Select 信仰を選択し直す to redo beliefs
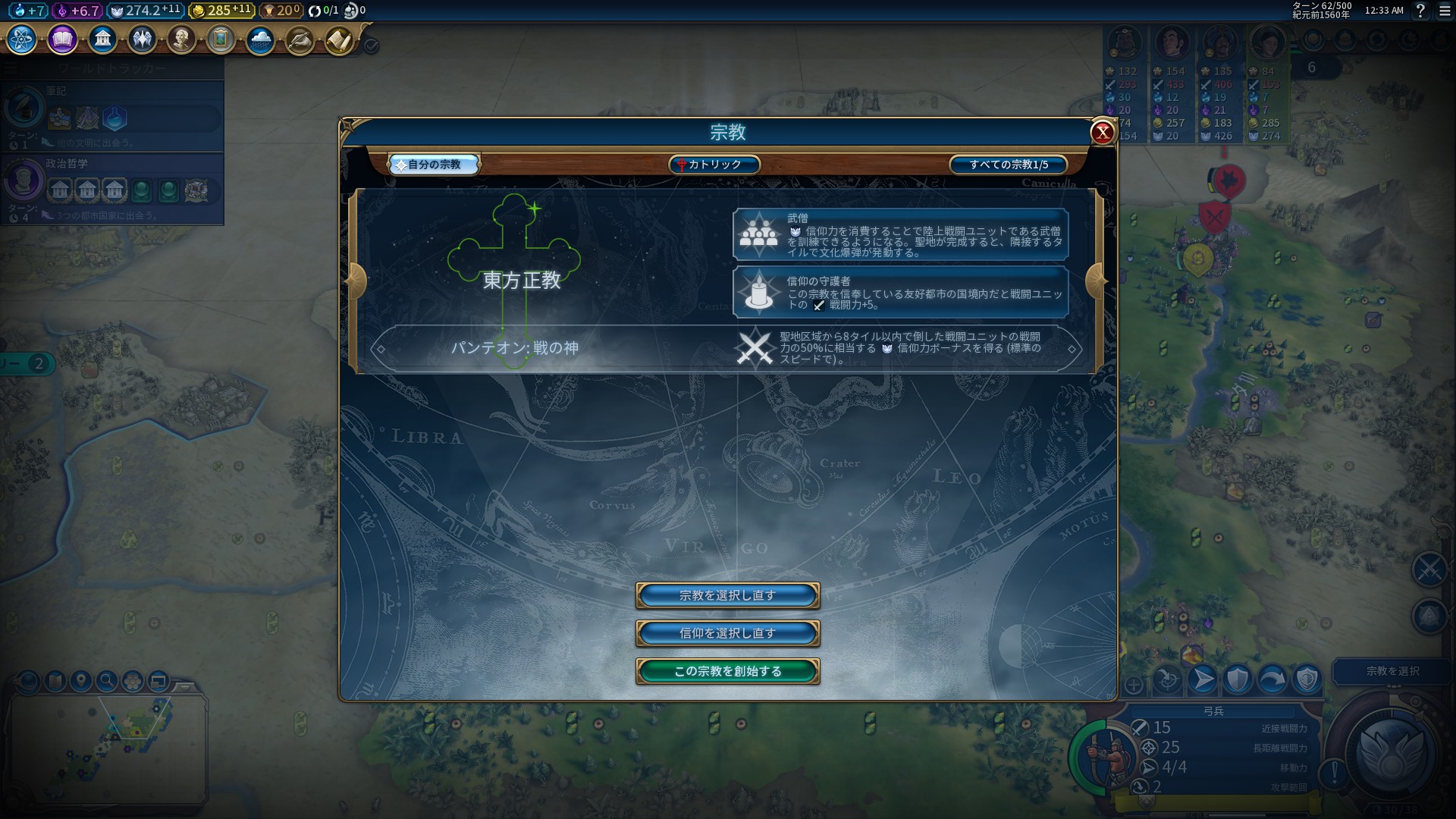This screenshot has height=819, width=1456. (x=727, y=633)
